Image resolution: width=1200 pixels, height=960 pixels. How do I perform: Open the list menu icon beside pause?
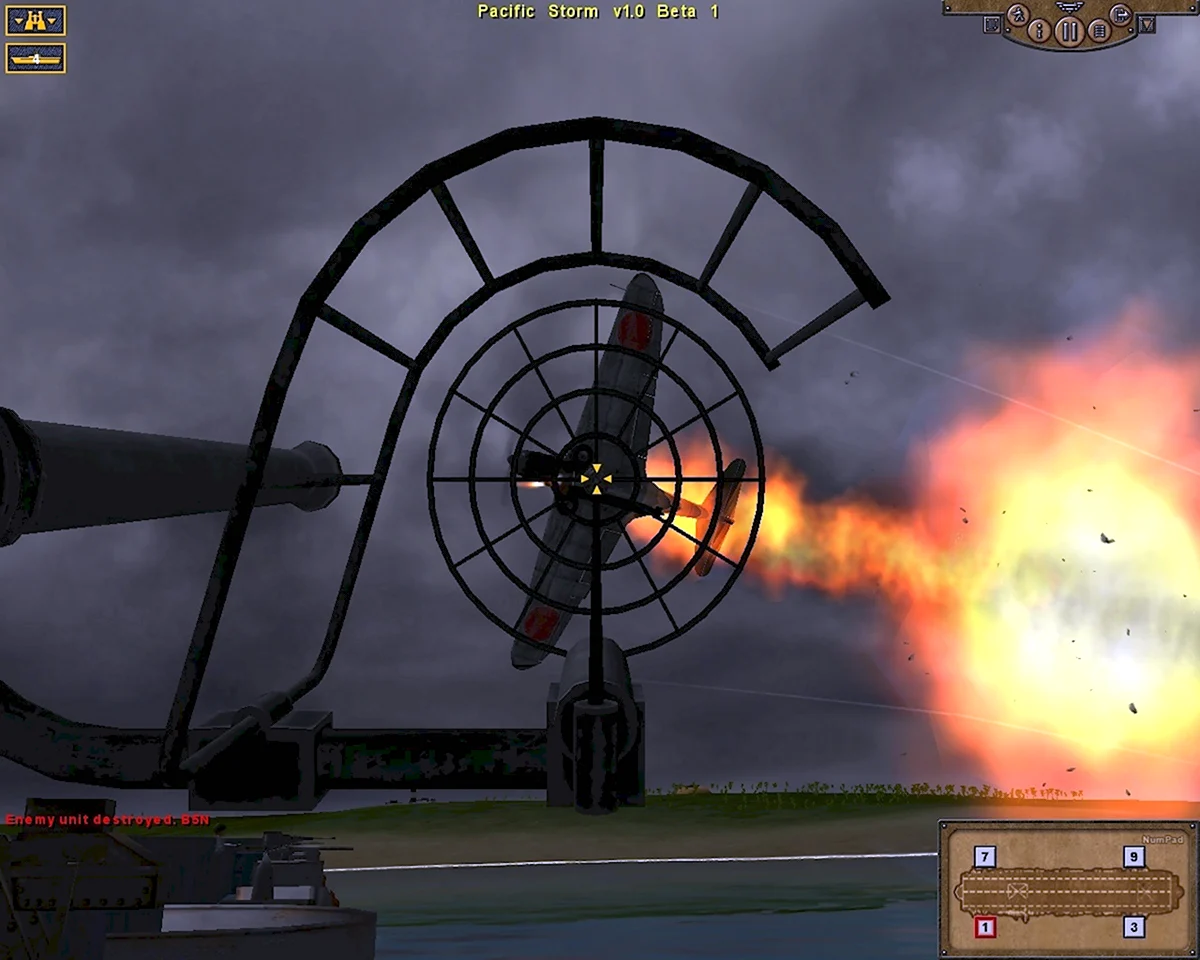[1099, 31]
